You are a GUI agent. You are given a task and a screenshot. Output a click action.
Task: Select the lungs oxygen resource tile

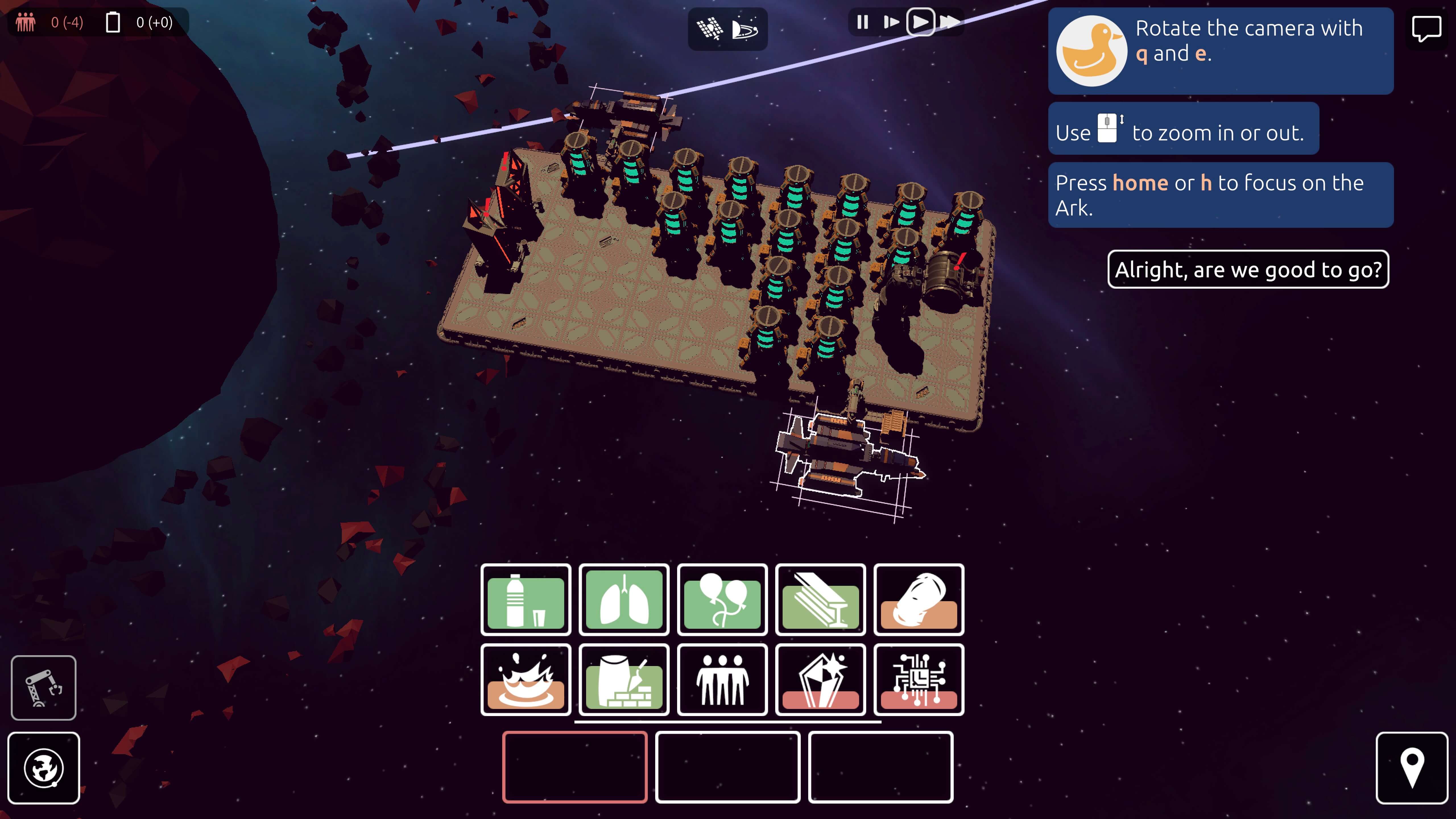pyautogui.click(x=624, y=600)
